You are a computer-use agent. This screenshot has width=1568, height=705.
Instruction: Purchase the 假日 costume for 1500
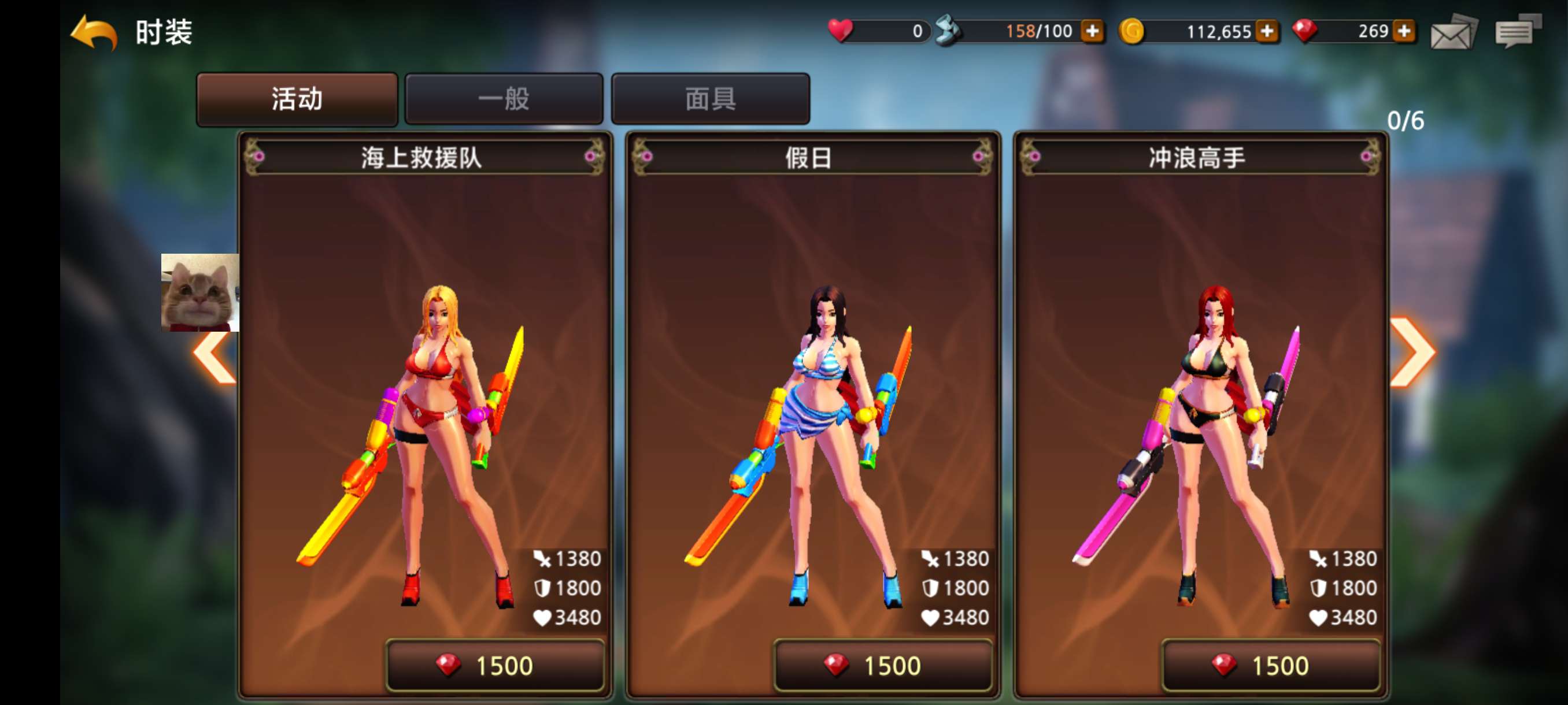click(x=883, y=666)
